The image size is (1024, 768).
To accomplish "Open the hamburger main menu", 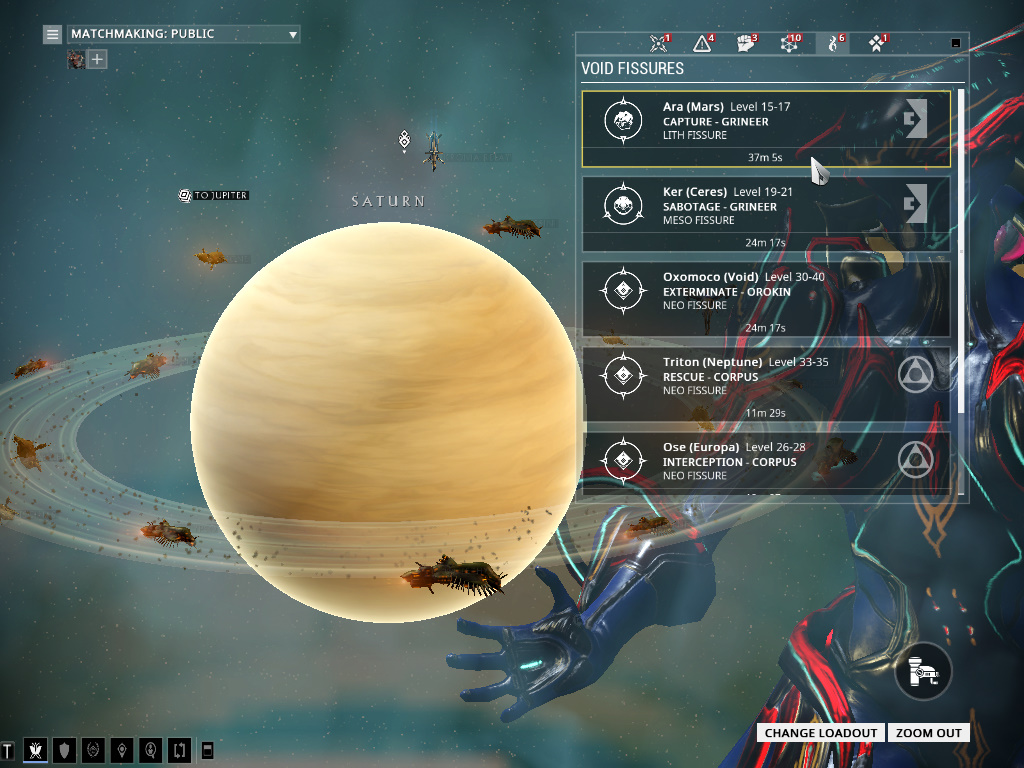I will pos(52,34).
